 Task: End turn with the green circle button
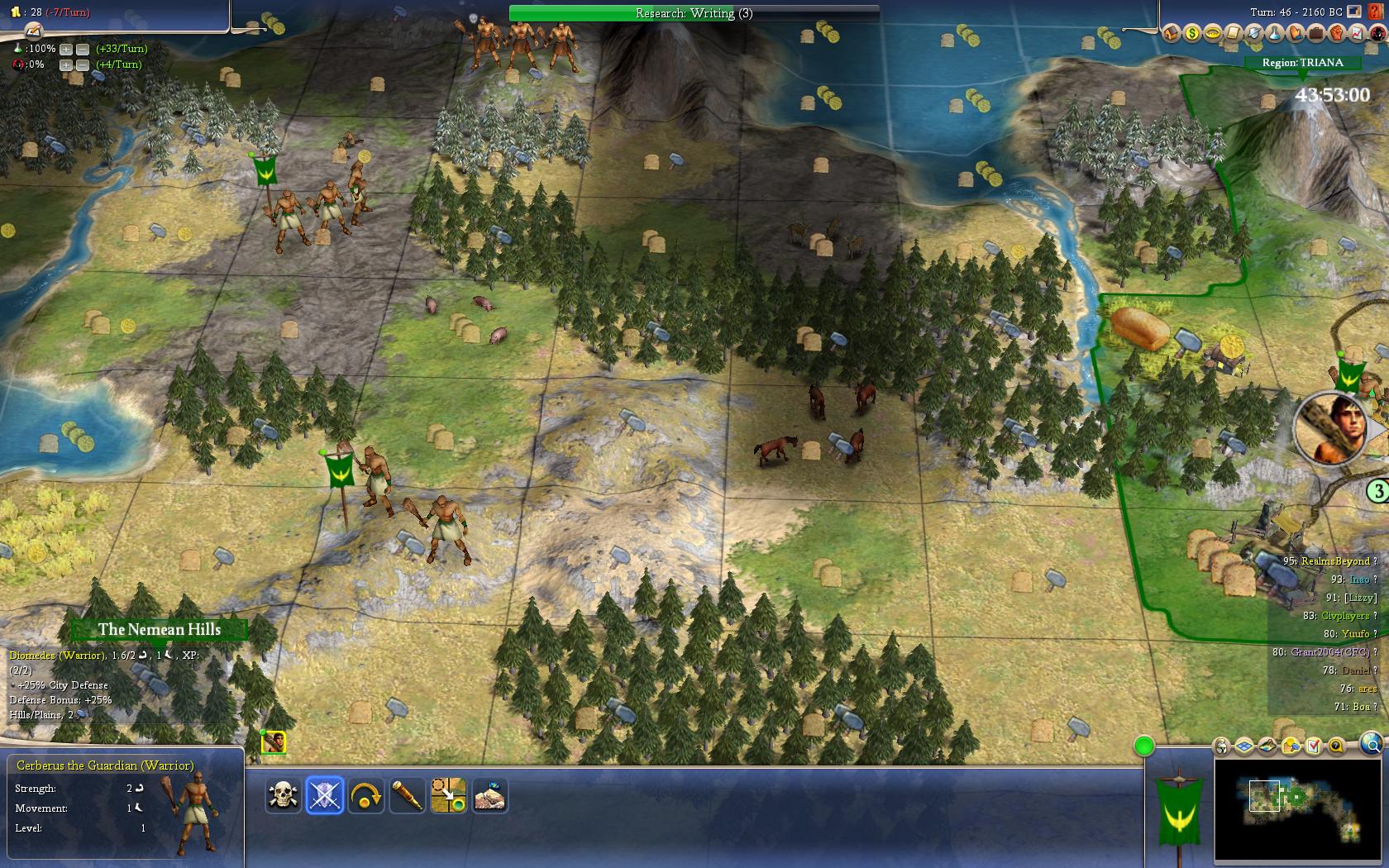1144,746
